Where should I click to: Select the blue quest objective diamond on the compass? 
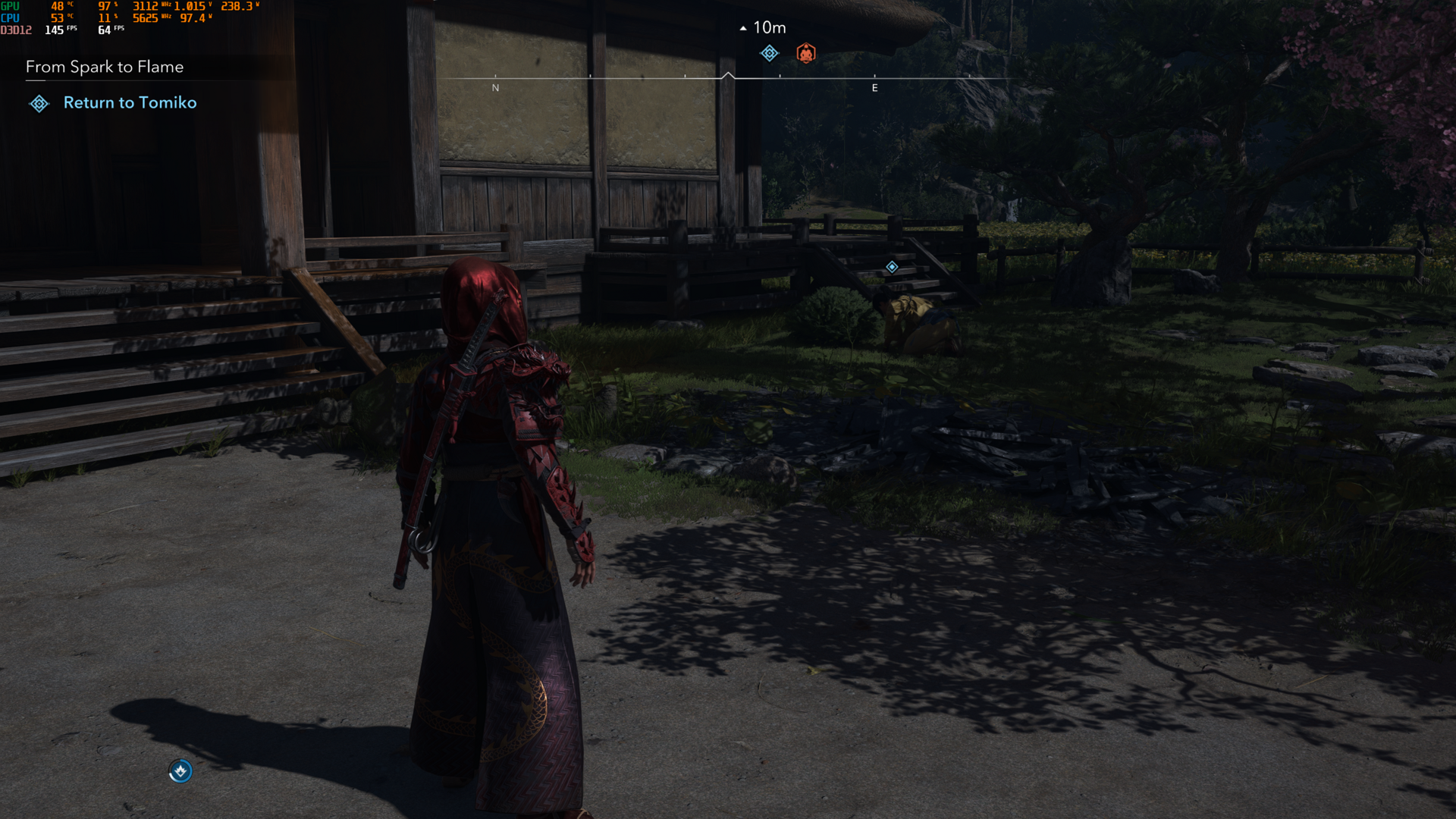click(x=770, y=52)
